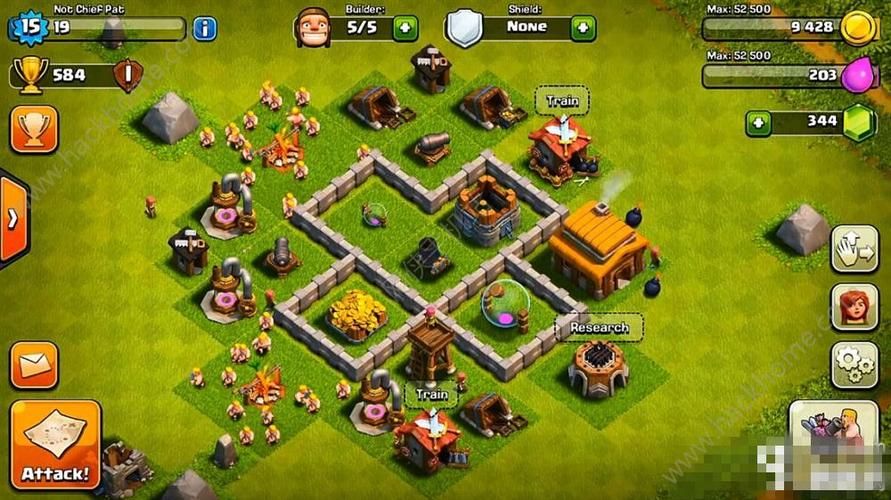Expand the side panel arrow tab
Screen dimensions: 891x500
pos(12,218)
